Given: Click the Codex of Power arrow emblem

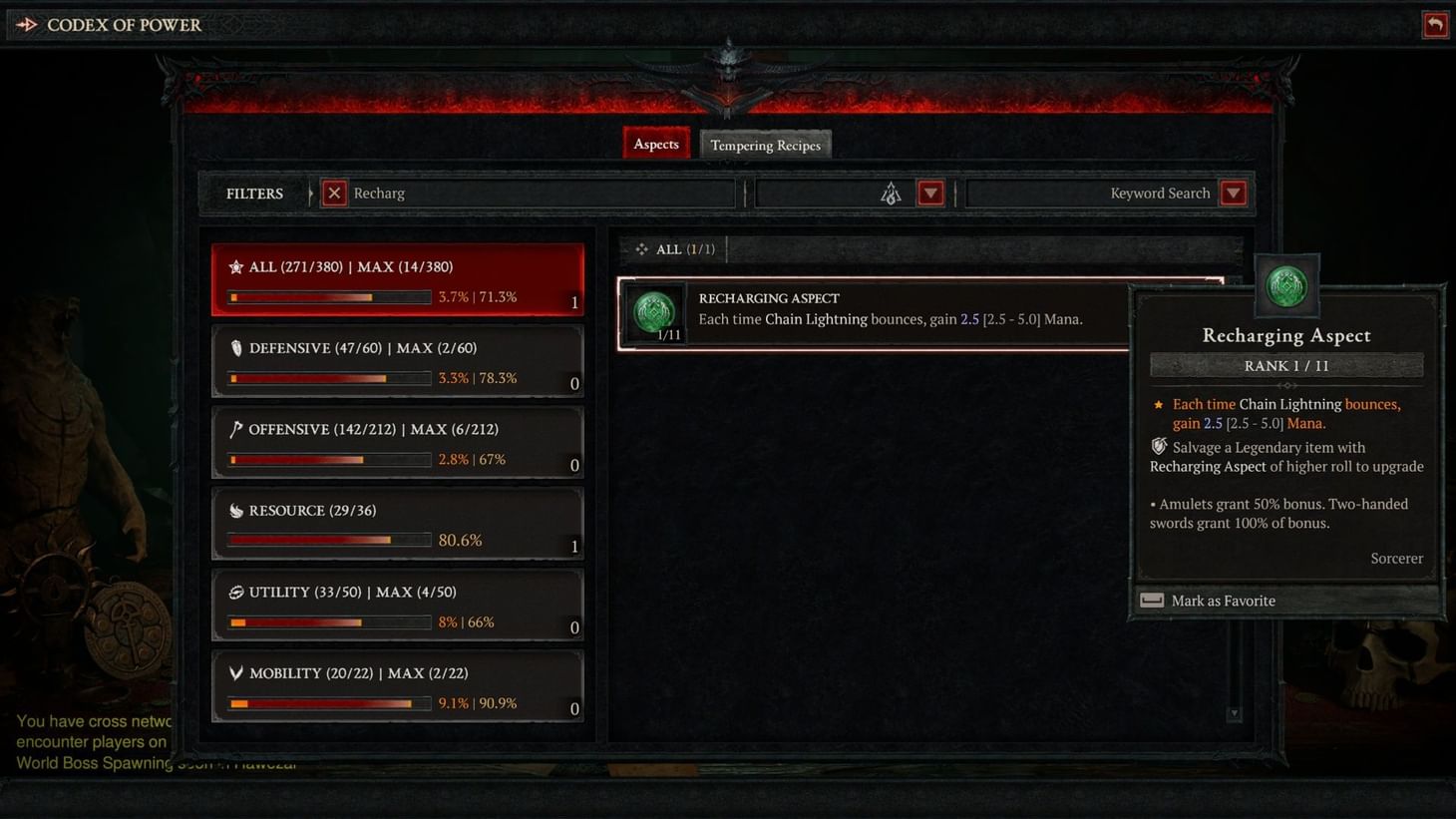Looking at the screenshot, I should [27, 24].
